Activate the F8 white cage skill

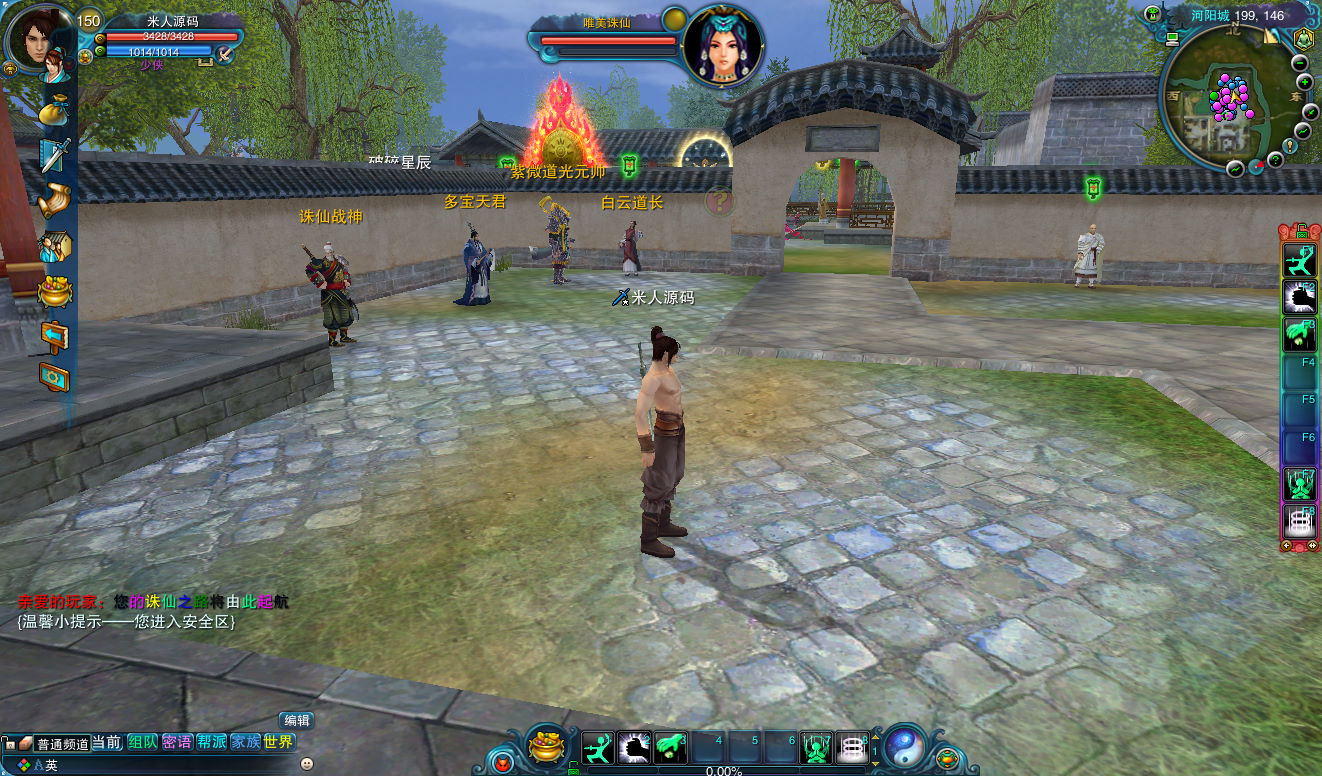tap(1300, 521)
